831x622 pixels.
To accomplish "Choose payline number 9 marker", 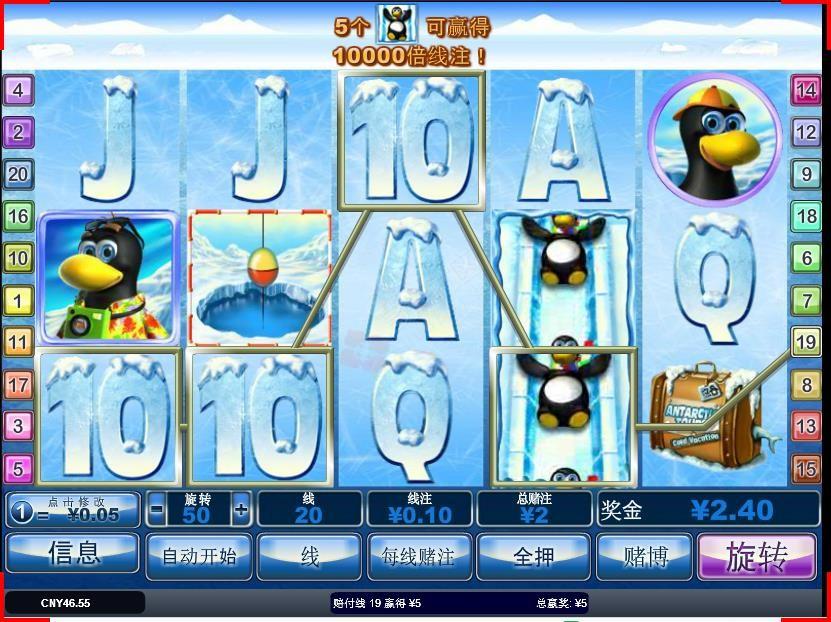I will click(x=806, y=174).
